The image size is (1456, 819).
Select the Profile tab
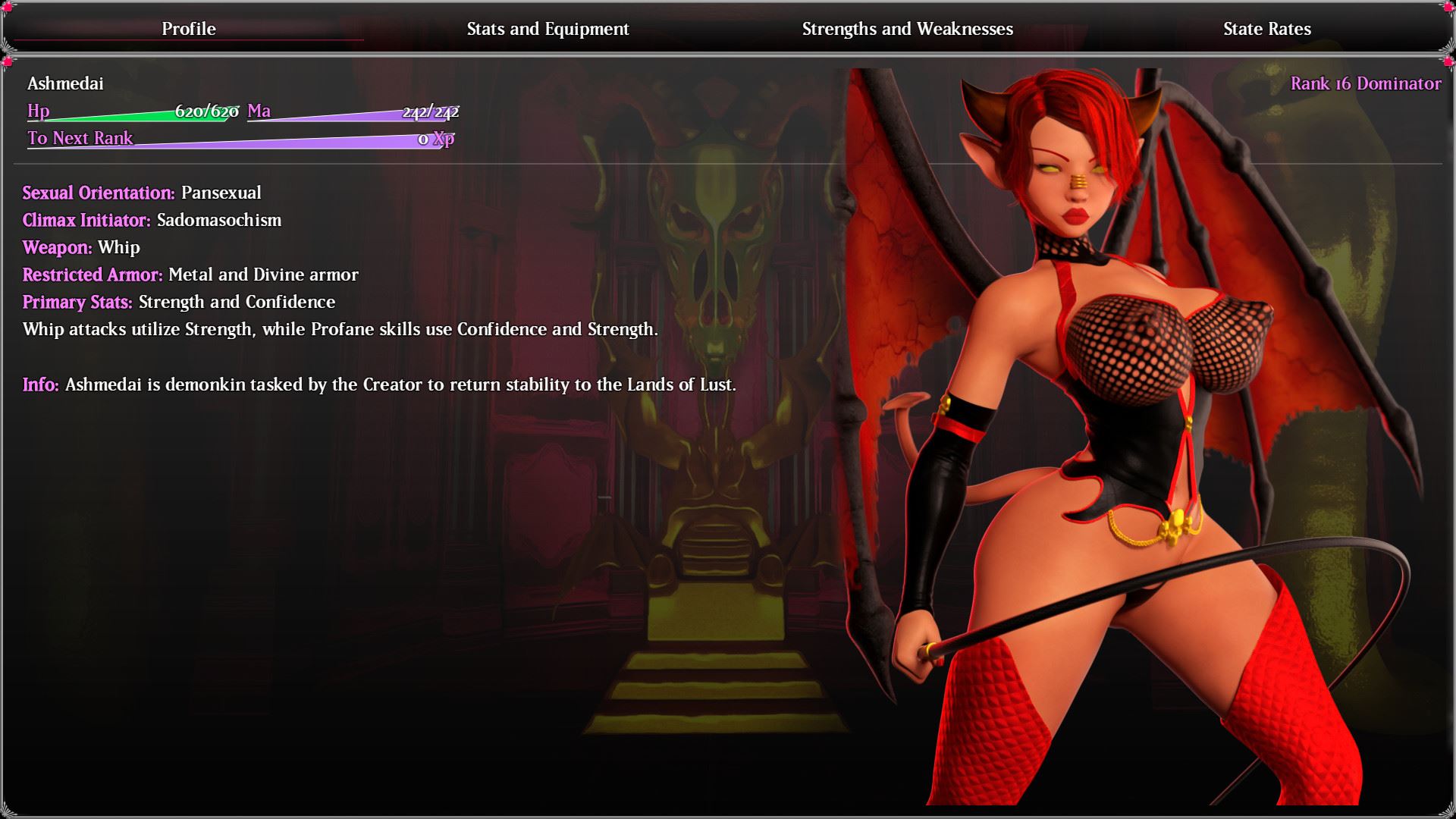pyautogui.click(x=189, y=29)
